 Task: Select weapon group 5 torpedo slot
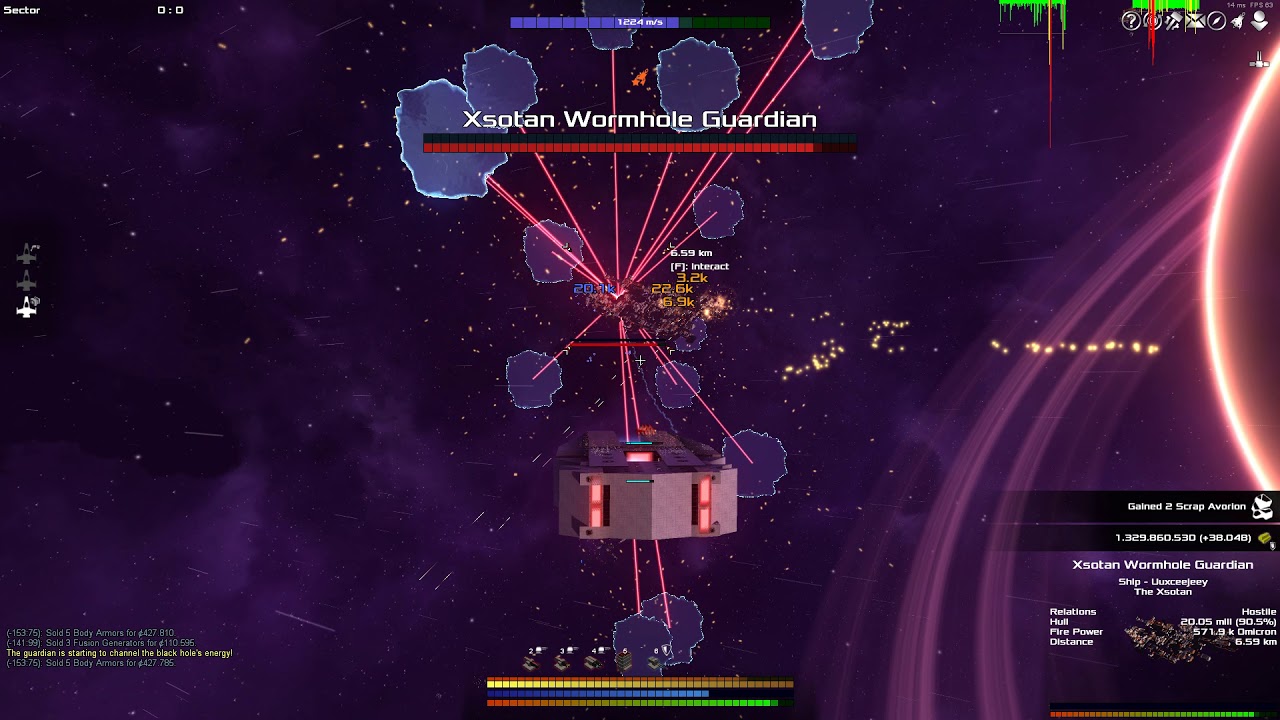(x=624, y=661)
